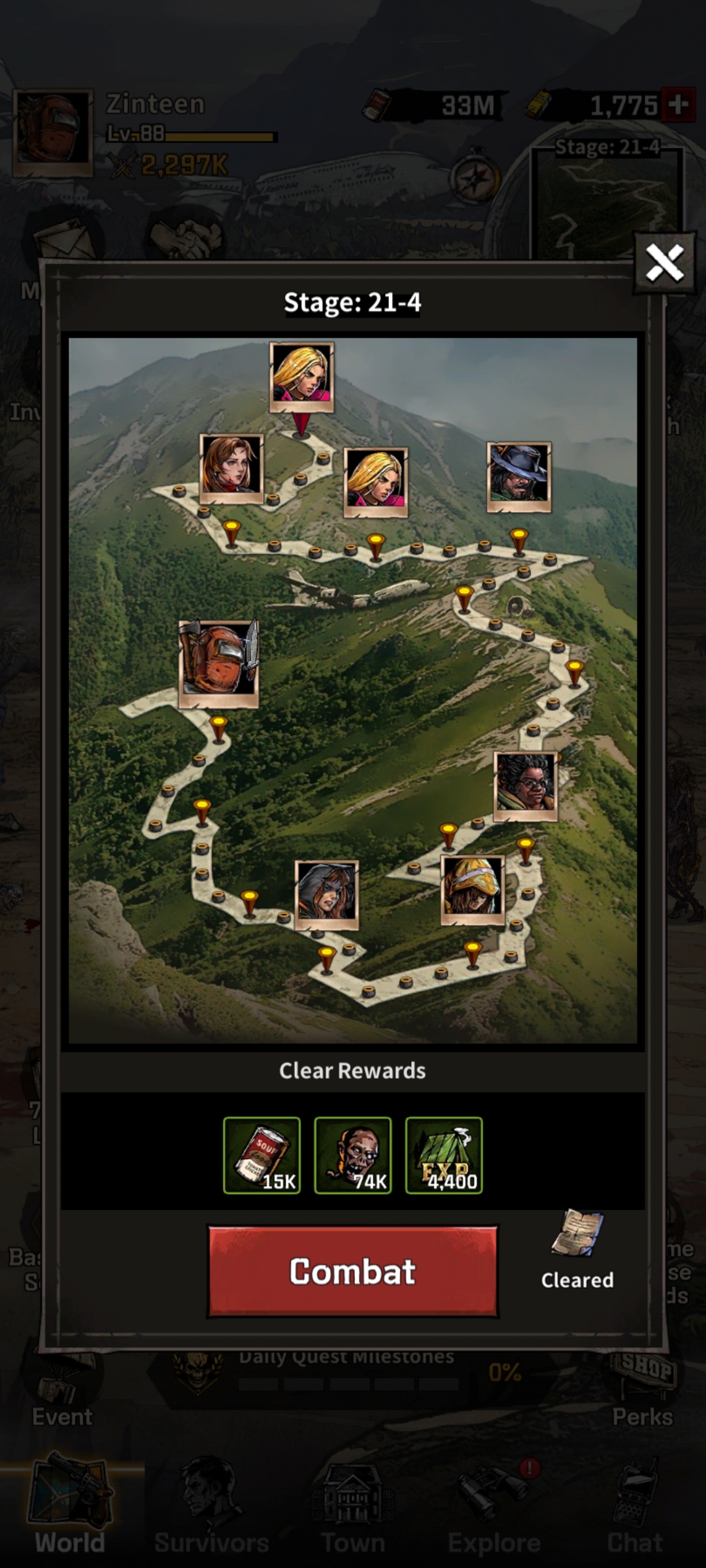Inspect the zombie head 74K reward
706x1568 pixels.
[353, 1155]
